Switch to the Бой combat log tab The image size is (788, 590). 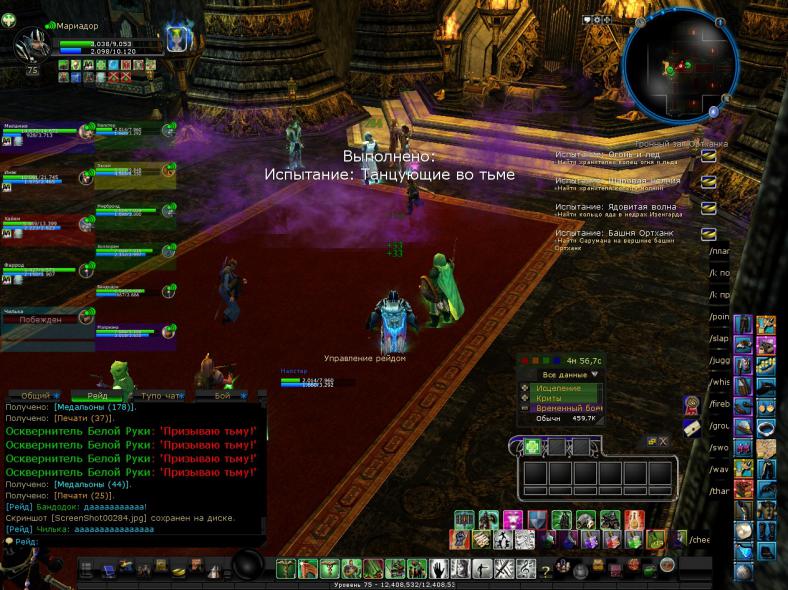coord(223,396)
